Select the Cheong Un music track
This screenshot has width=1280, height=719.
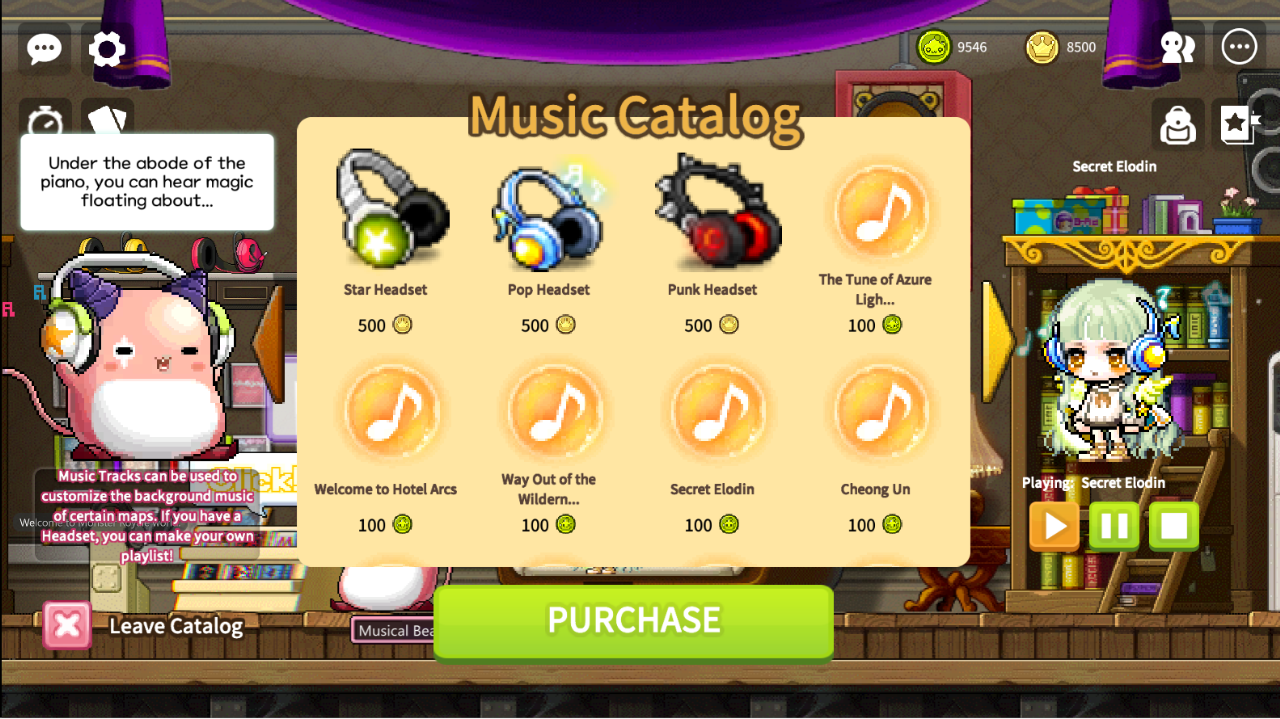pyautogui.click(x=875, y=412)
